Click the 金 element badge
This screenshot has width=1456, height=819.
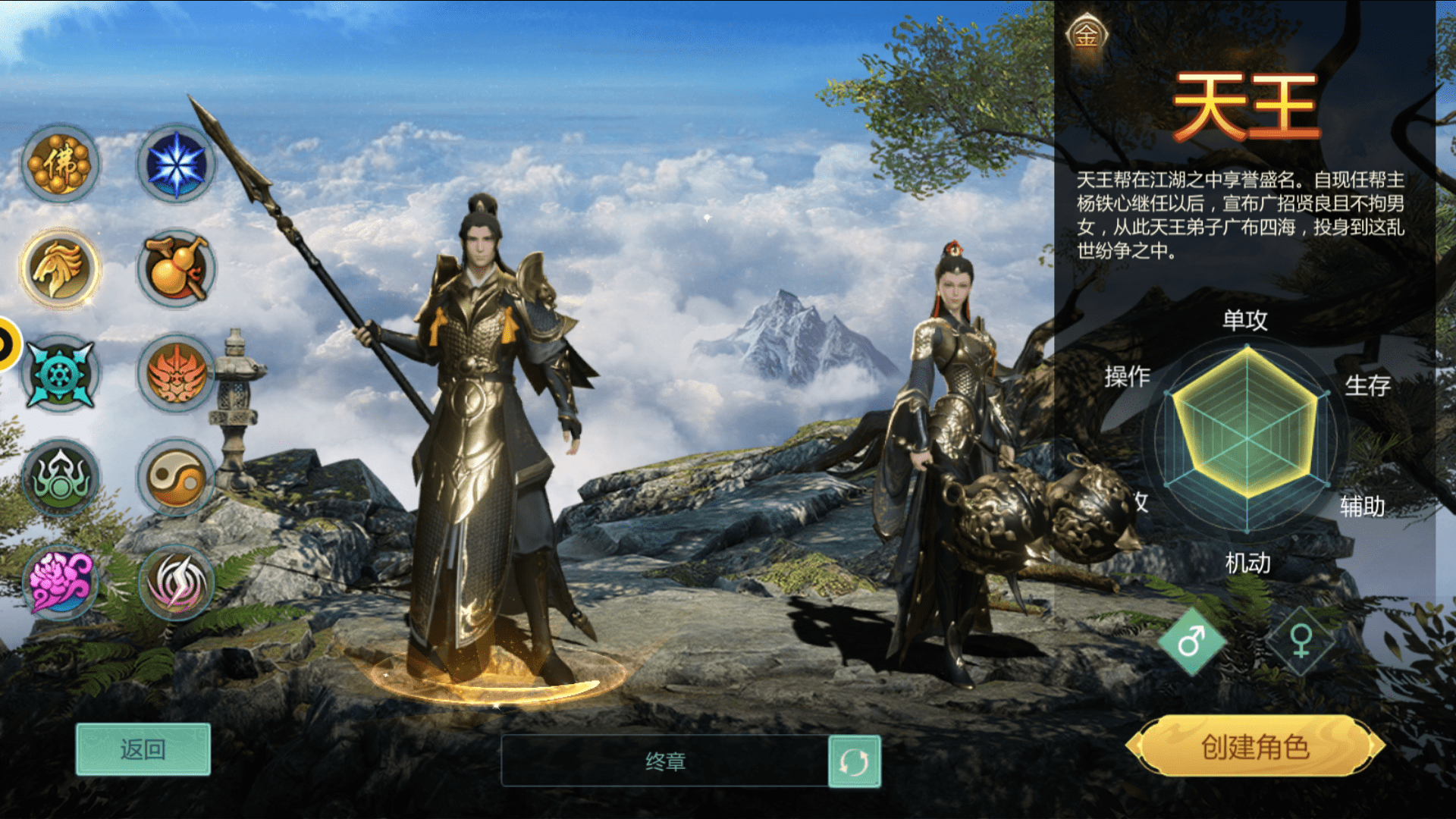pos(1087,35)
